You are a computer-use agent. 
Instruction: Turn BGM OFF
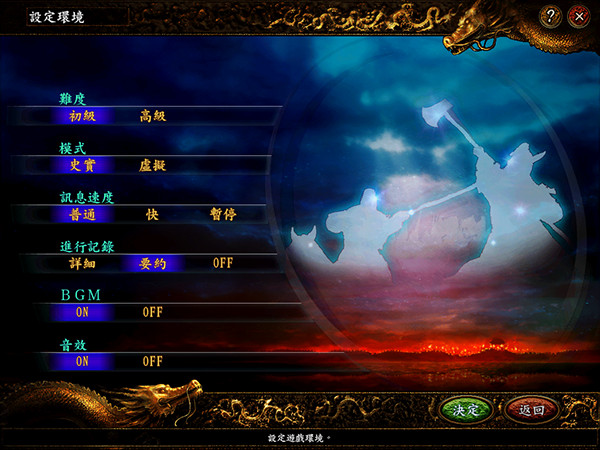click(152, 312)
